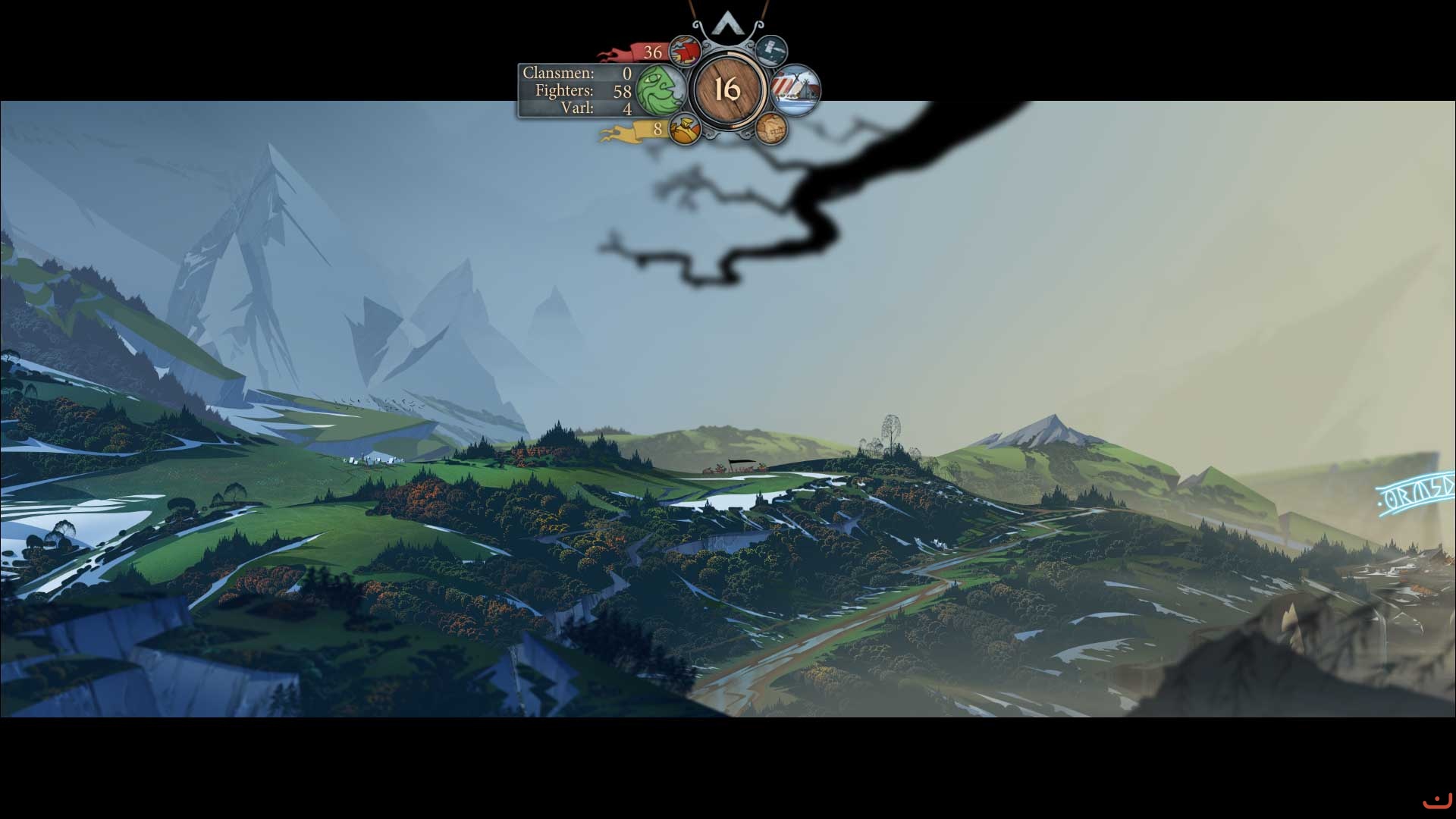Click the wooden shield day counter
The height and width of the screenshot is (819, 1456).
[x=726, y=90]
